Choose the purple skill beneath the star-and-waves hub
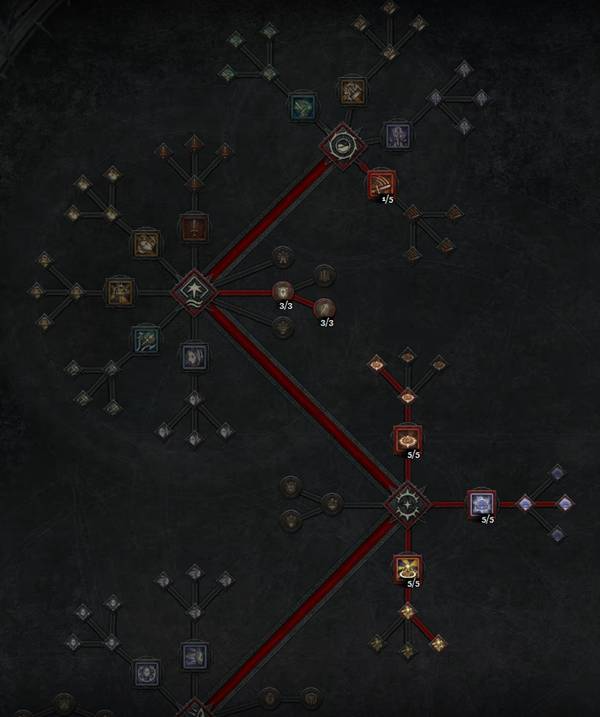This screenshot has width=600, height=717. click(x=193, y=354)
